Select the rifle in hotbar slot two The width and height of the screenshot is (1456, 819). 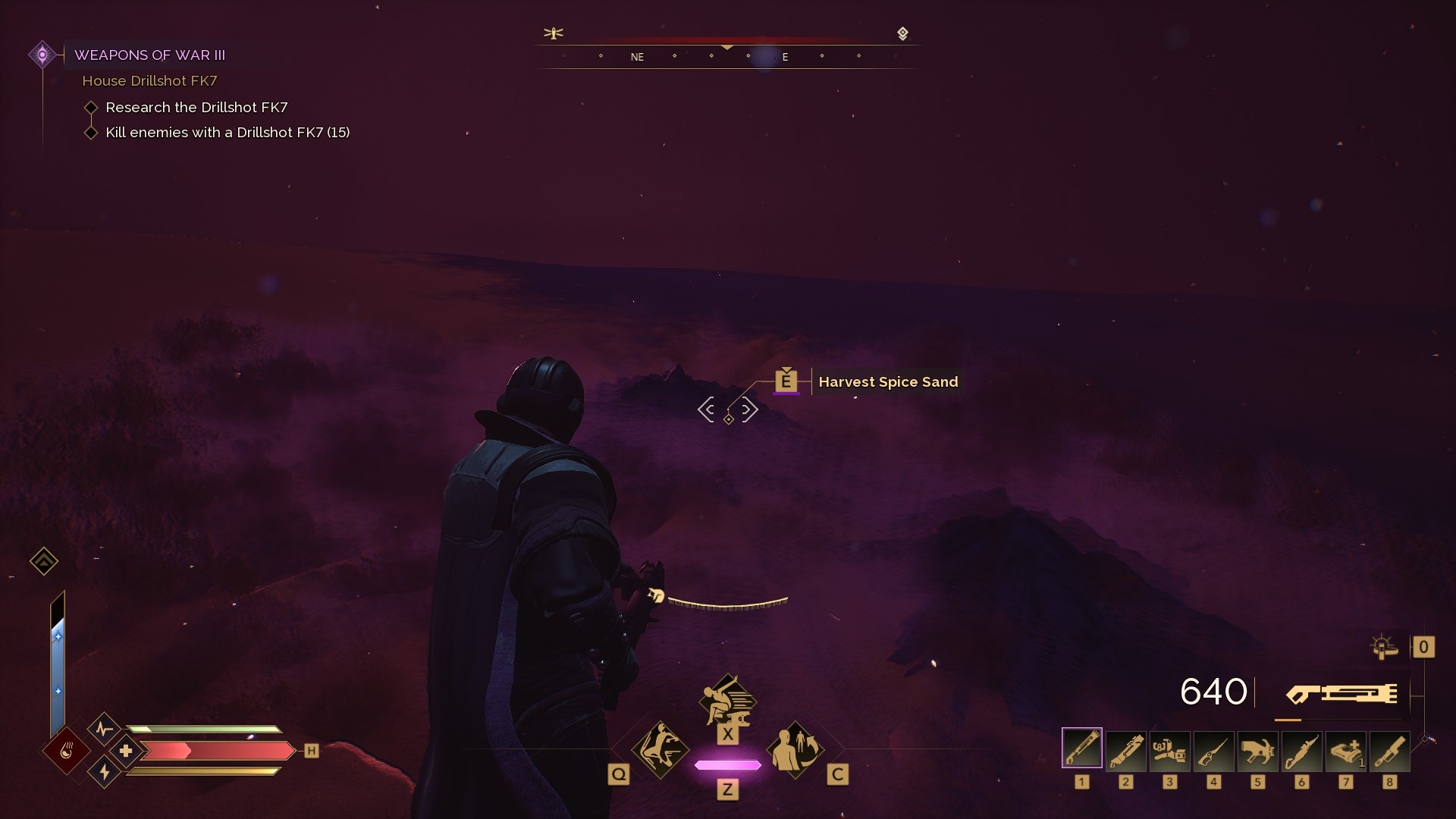pyautogui.click(x=1126, y=750)
